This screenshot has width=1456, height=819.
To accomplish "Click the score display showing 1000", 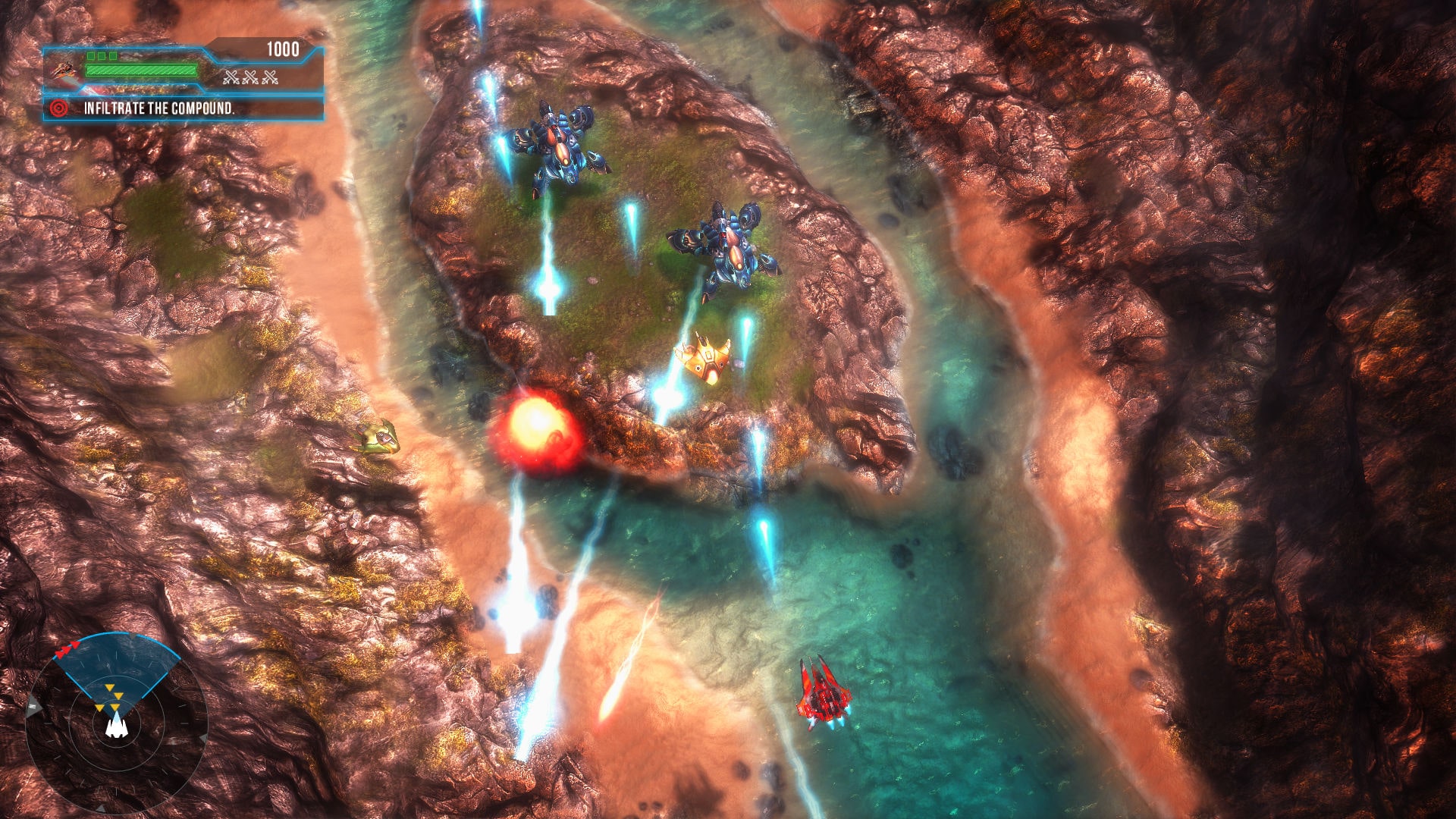I will 283,48.
